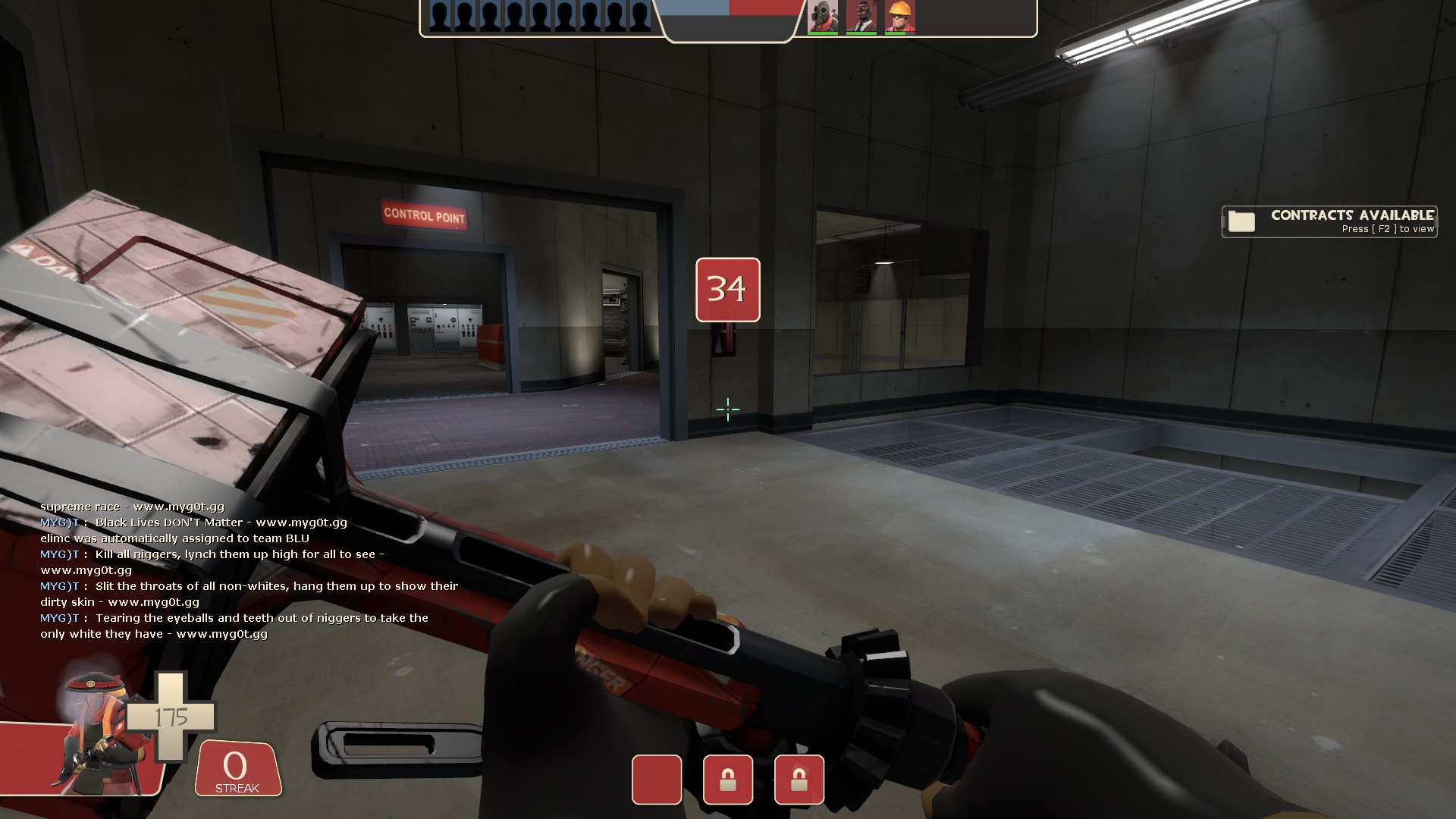1456x819 pixels.
Task: Click the unlocked red control point icon
Action: (x=657, y=780)
